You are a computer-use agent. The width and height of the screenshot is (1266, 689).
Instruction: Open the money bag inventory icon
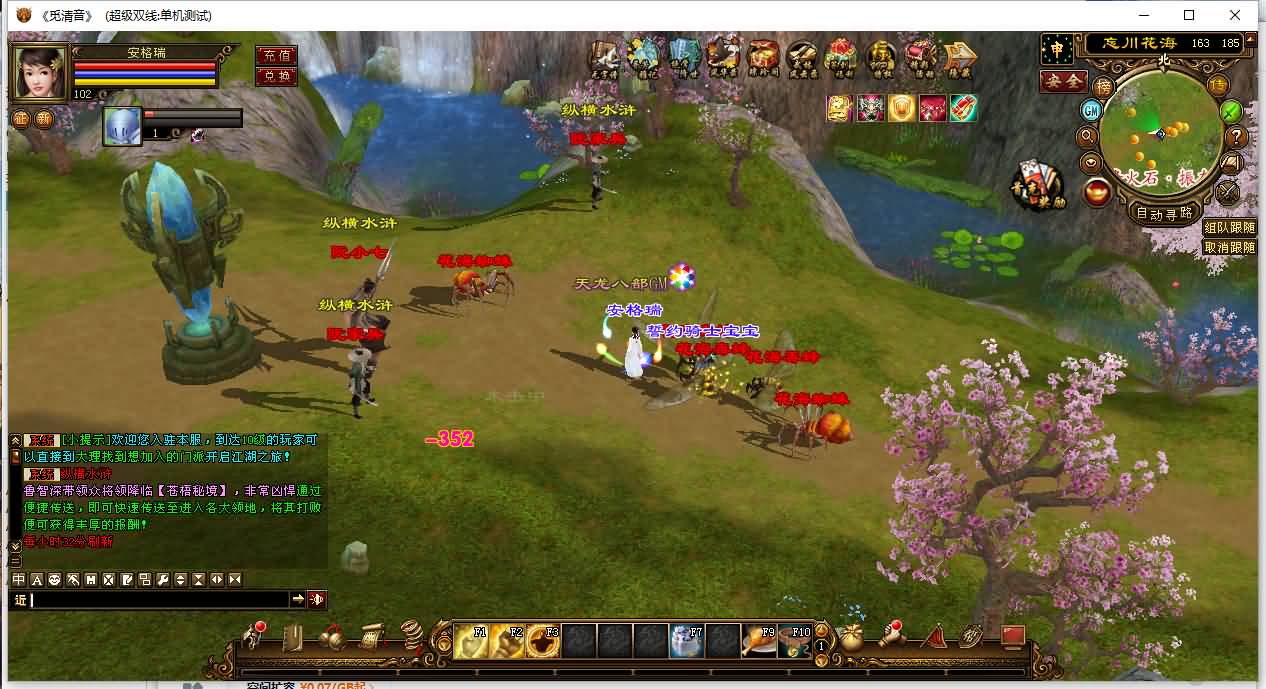(852, 637)
